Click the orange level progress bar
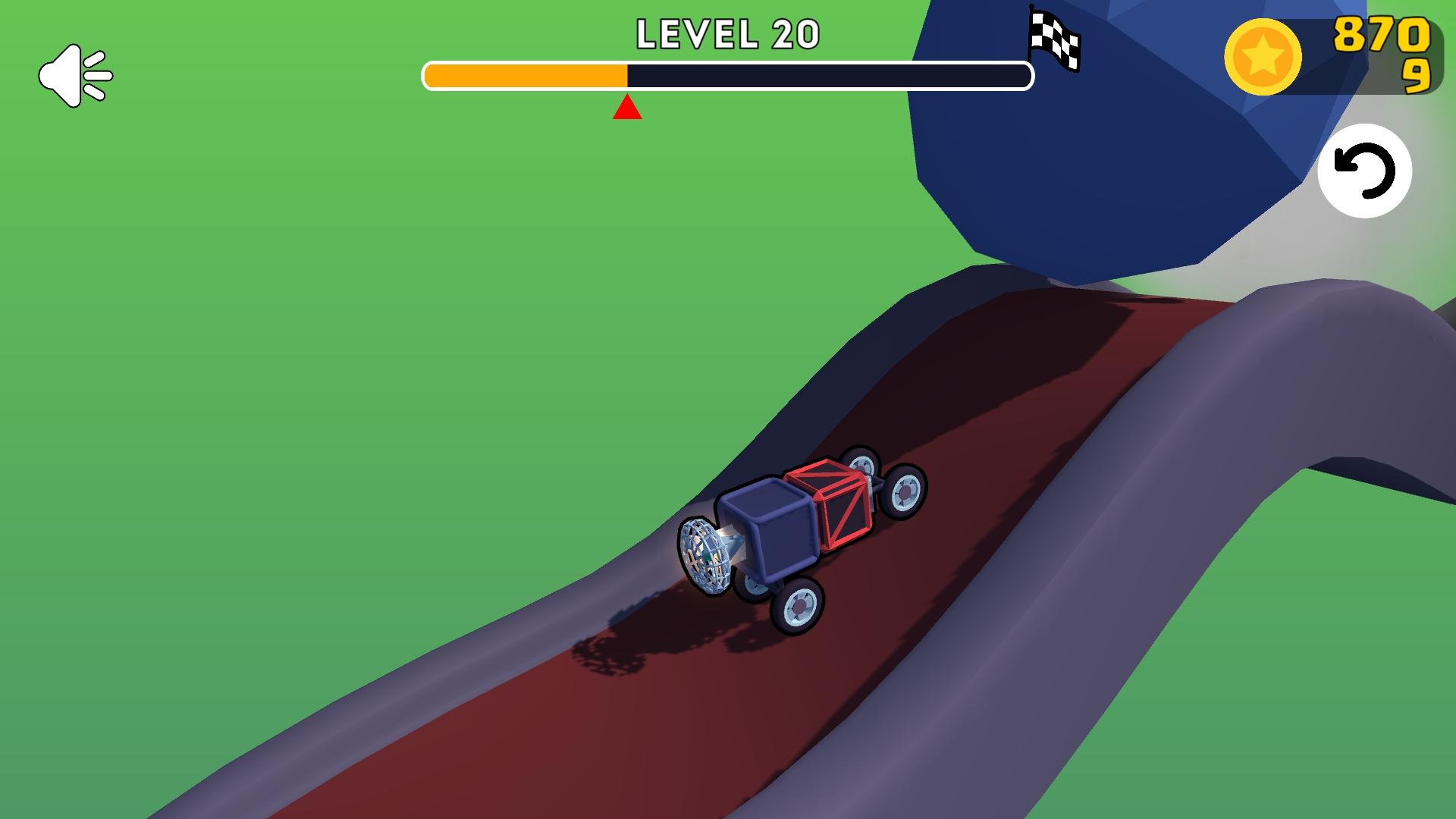Screen dimensions: 1456x819 527,76
